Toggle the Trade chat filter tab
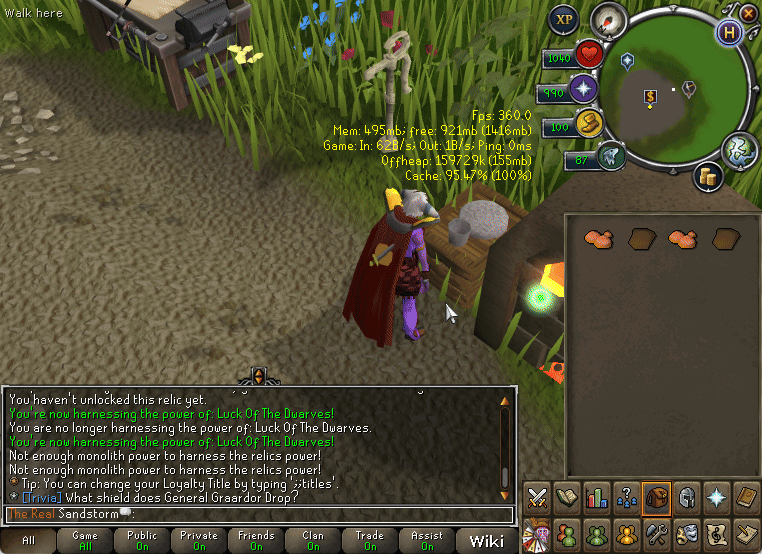Image resolution: width=762 pixels, height=554 pixels. (x=370, y=541)
